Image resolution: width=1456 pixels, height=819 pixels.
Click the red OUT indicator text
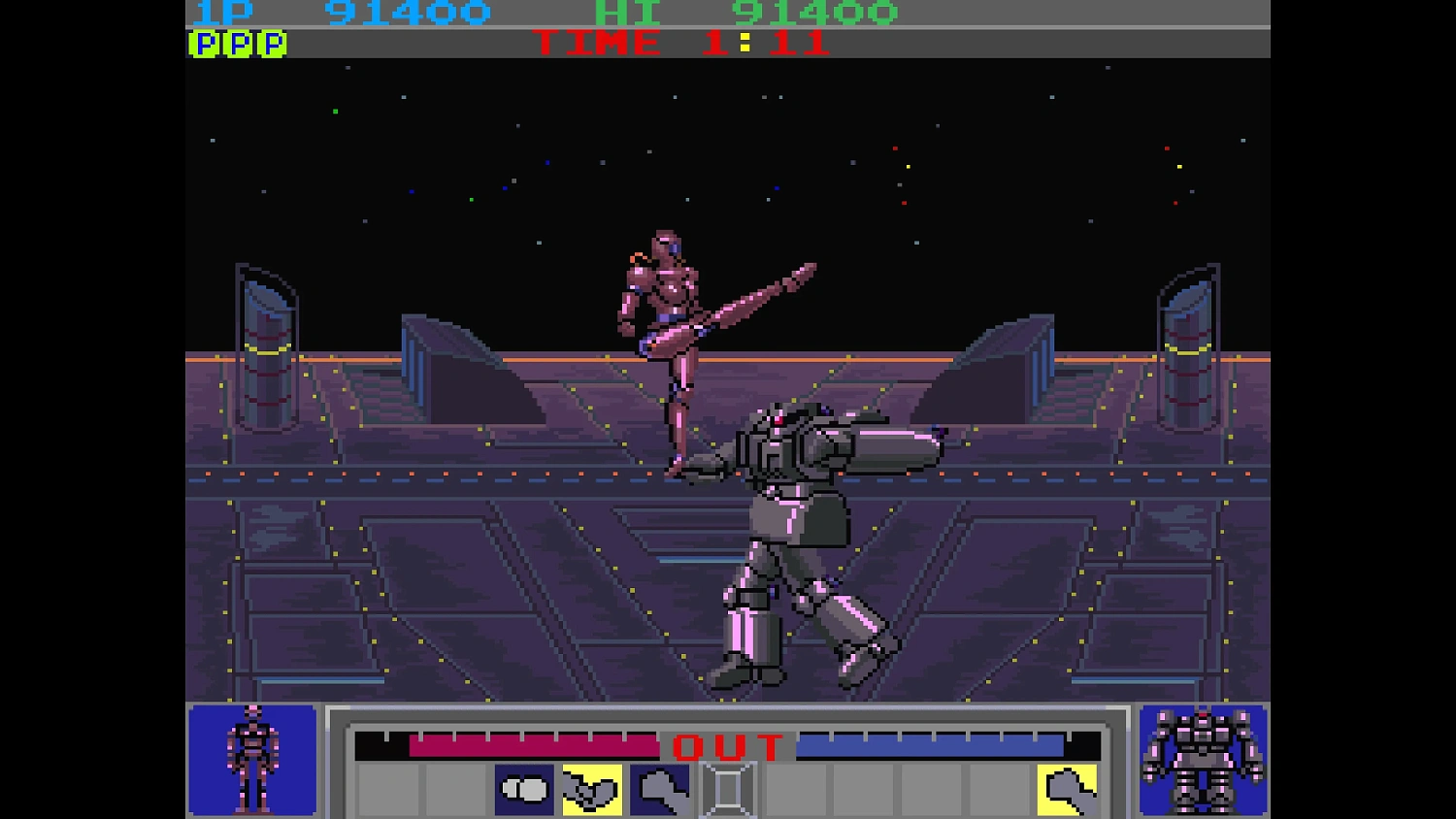click(726, 745)
